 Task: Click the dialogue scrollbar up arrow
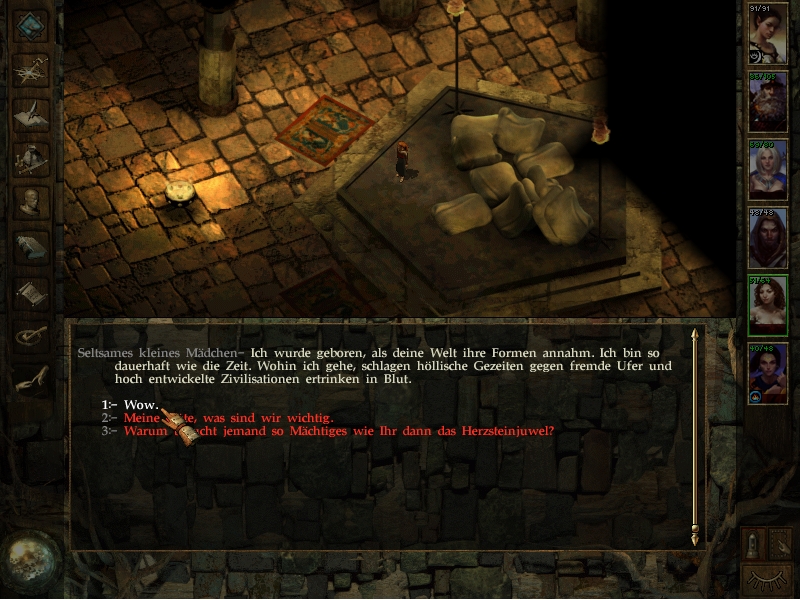694,335
